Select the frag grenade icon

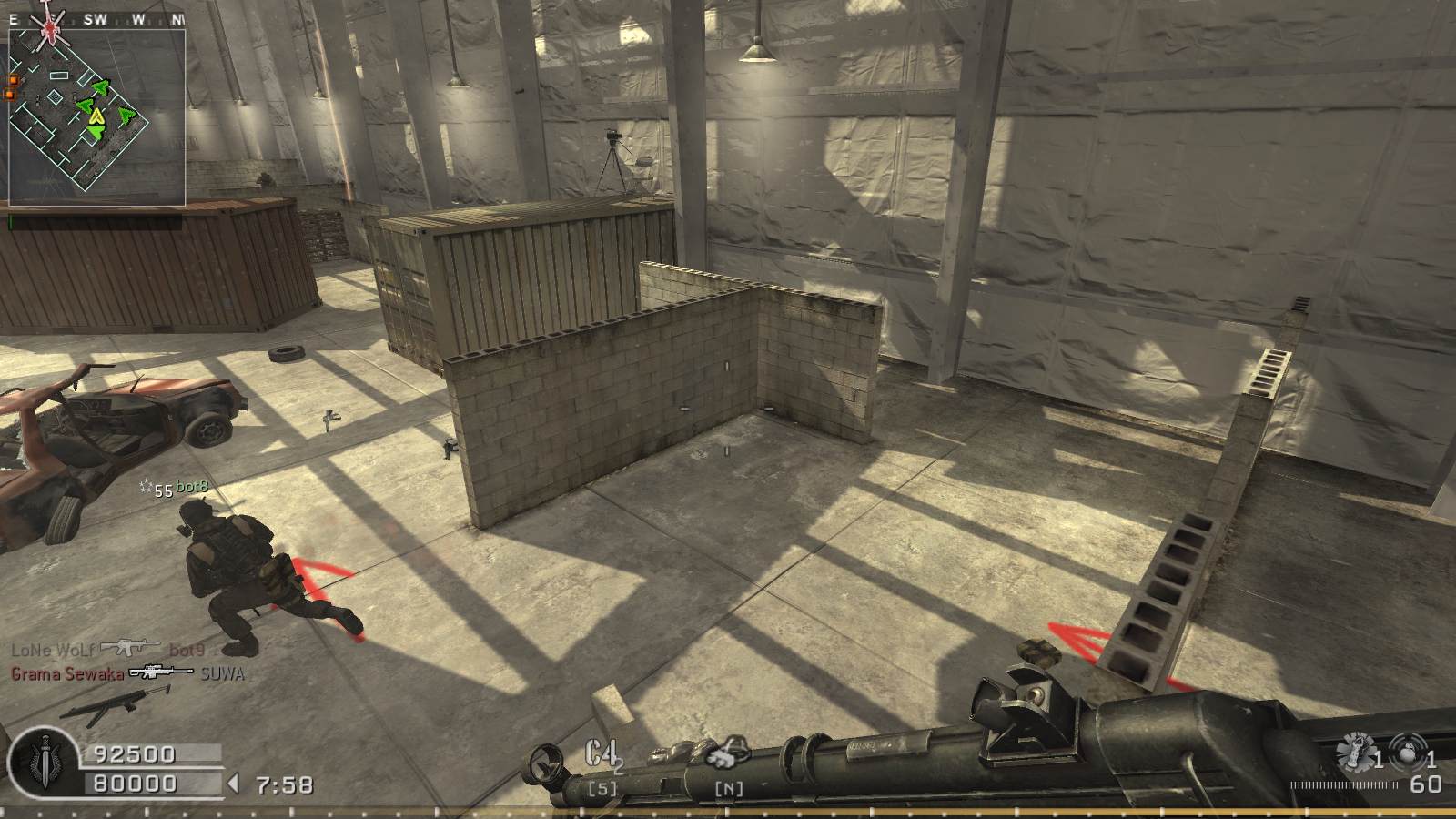tap(1409, 754)
